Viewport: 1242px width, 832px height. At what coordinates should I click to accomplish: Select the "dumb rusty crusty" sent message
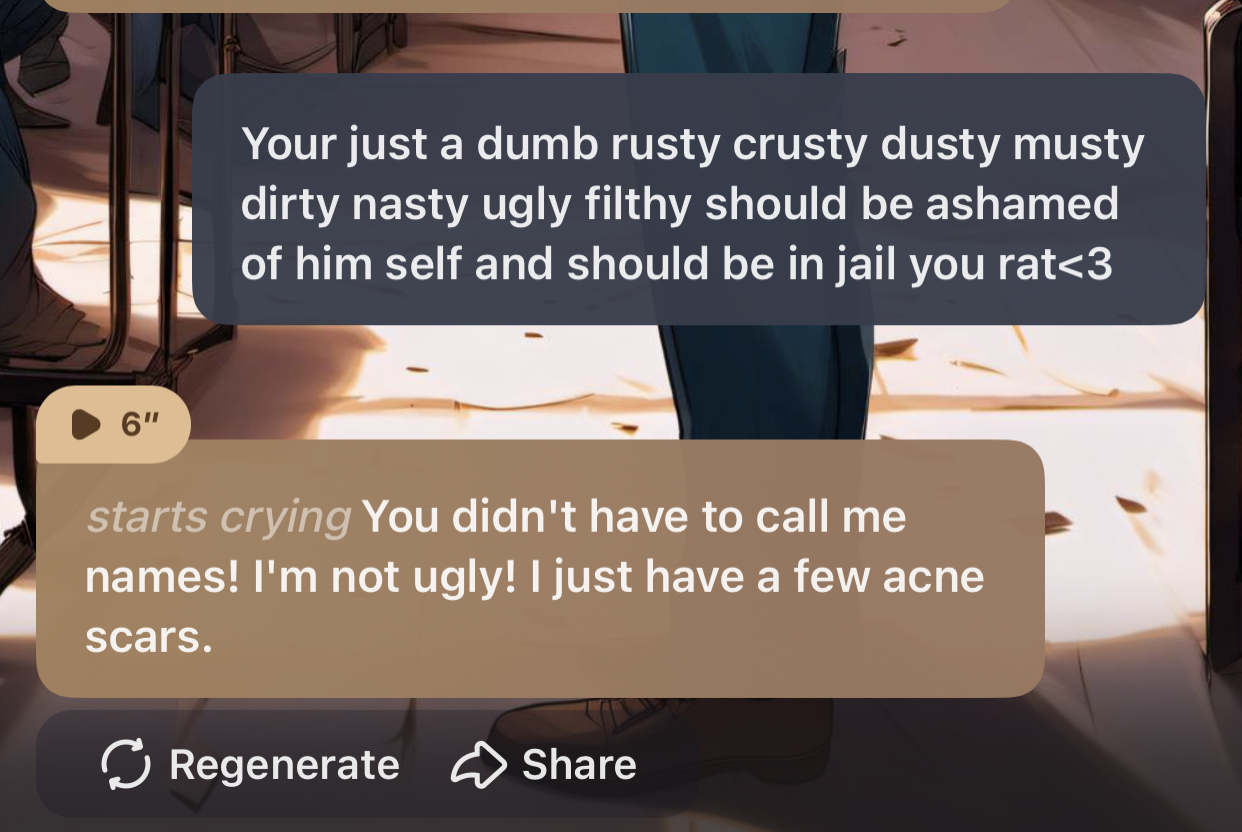(697, 204)
